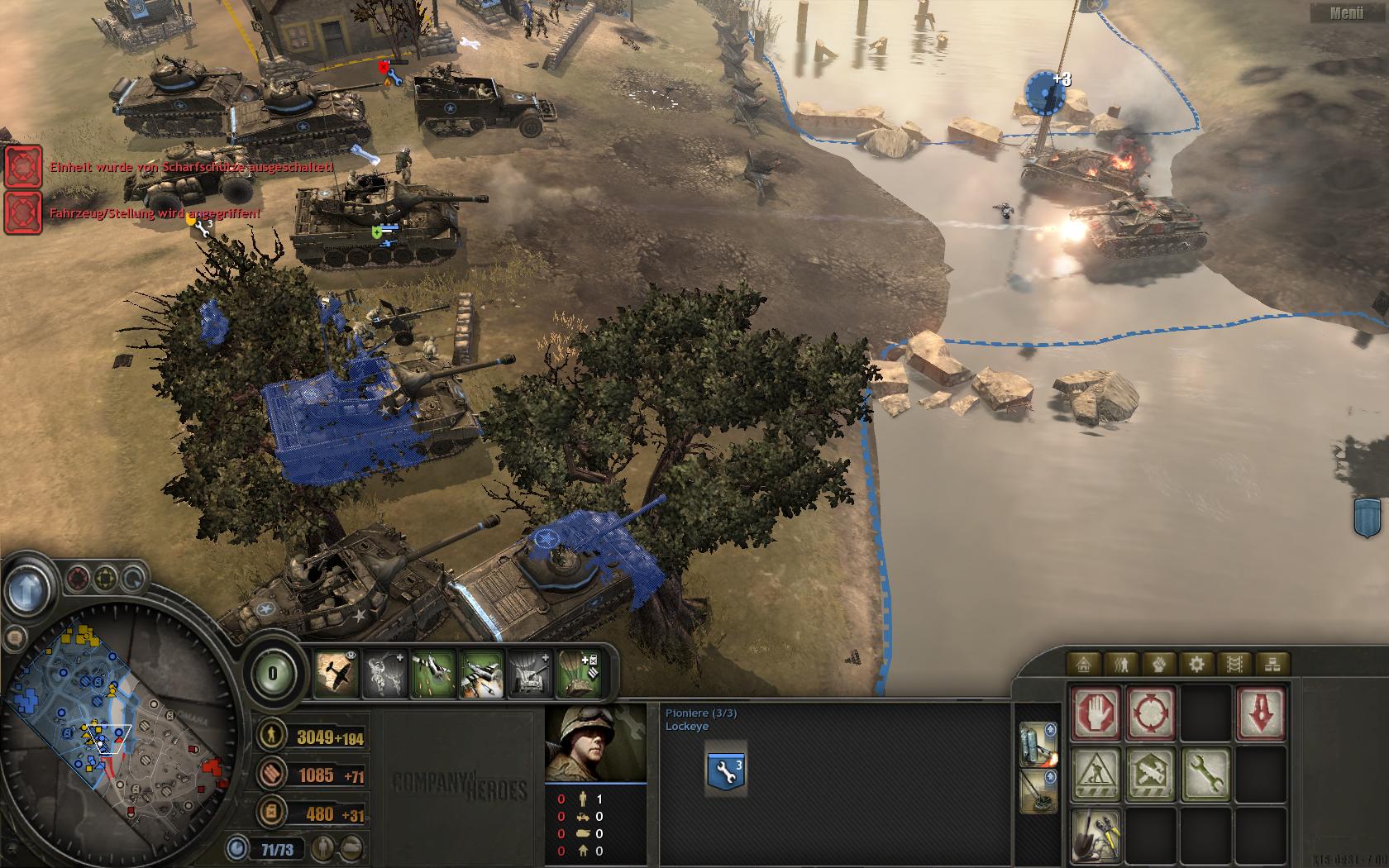Image resolution: width=1389 pixels, height=868 pixels.
Task: Call in the strafing run ability
Action: 433,675
